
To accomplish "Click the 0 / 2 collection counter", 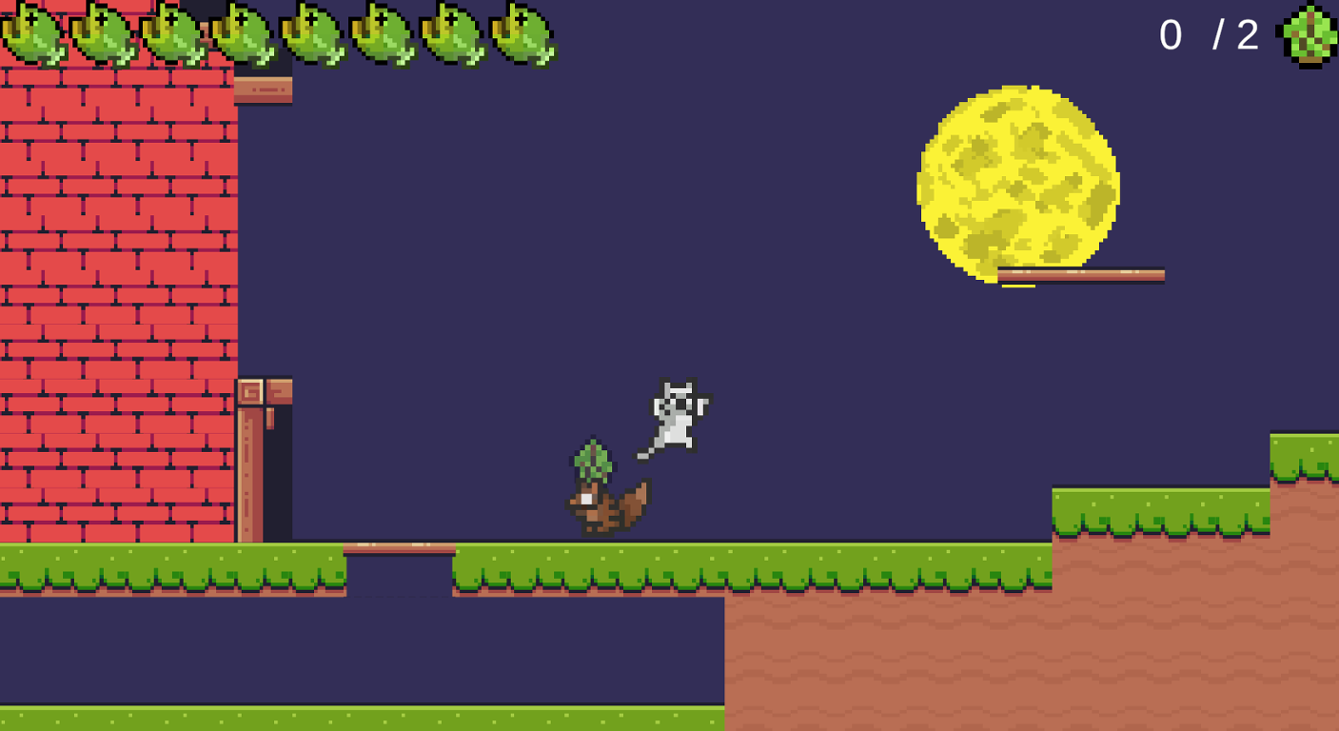I will click(x=1210, y=32).
